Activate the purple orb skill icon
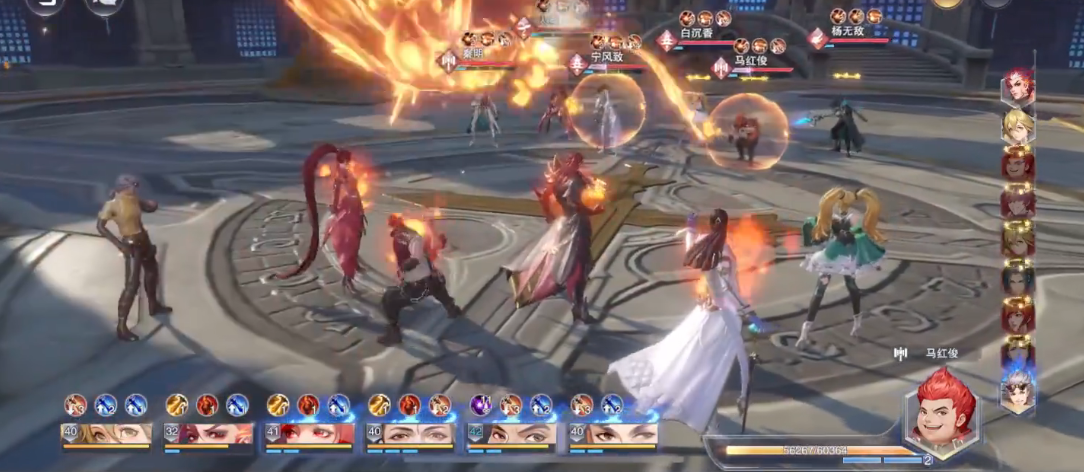1084x472 pixels. (480, 405)
